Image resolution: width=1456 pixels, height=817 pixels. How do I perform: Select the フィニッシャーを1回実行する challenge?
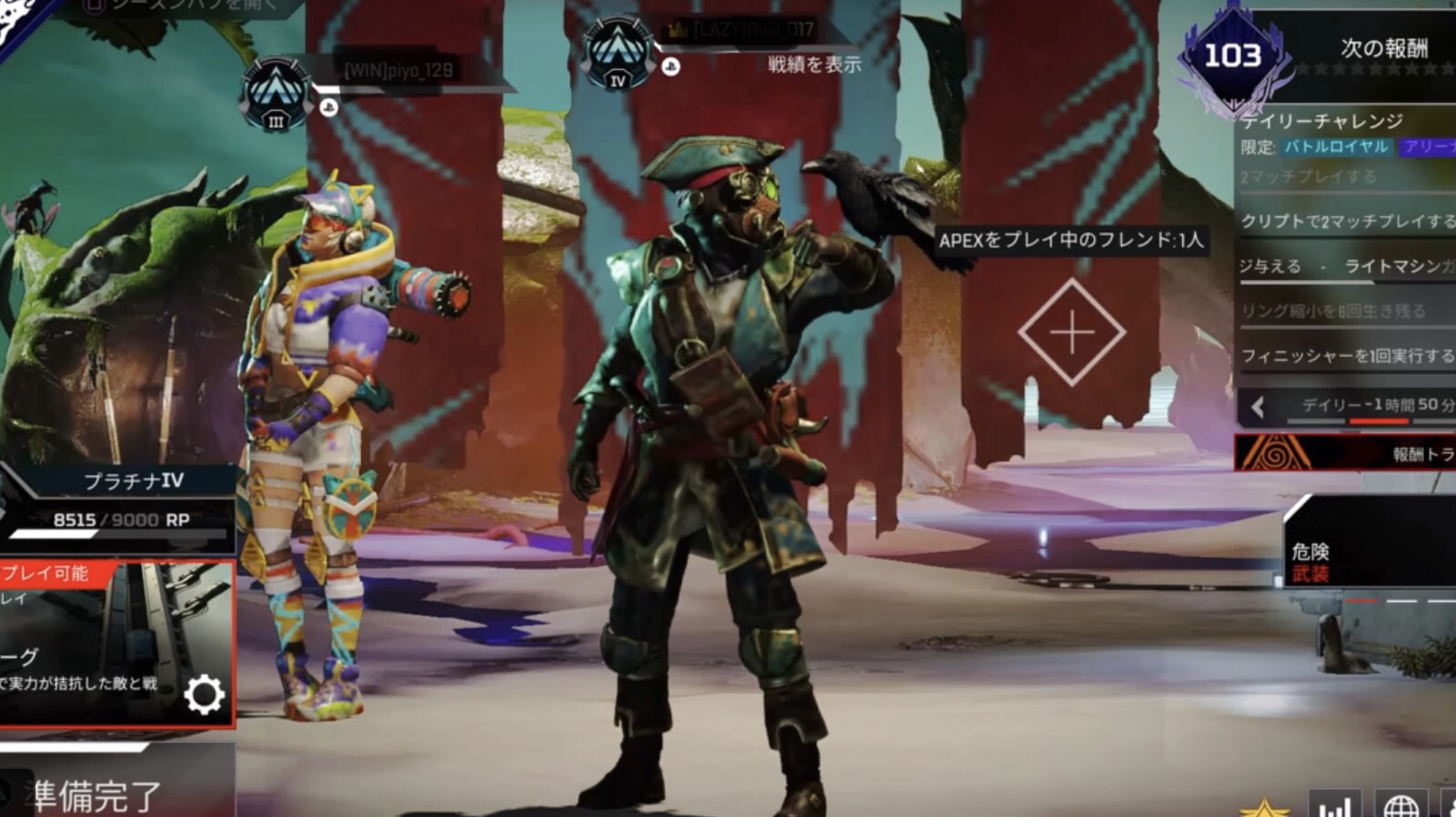point(1348,356)
